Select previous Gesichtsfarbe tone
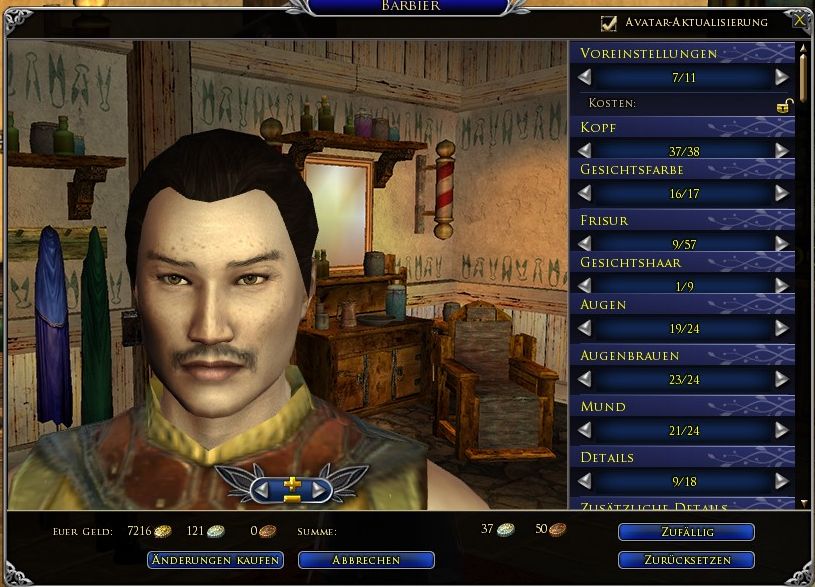 (x=585, y=193)
